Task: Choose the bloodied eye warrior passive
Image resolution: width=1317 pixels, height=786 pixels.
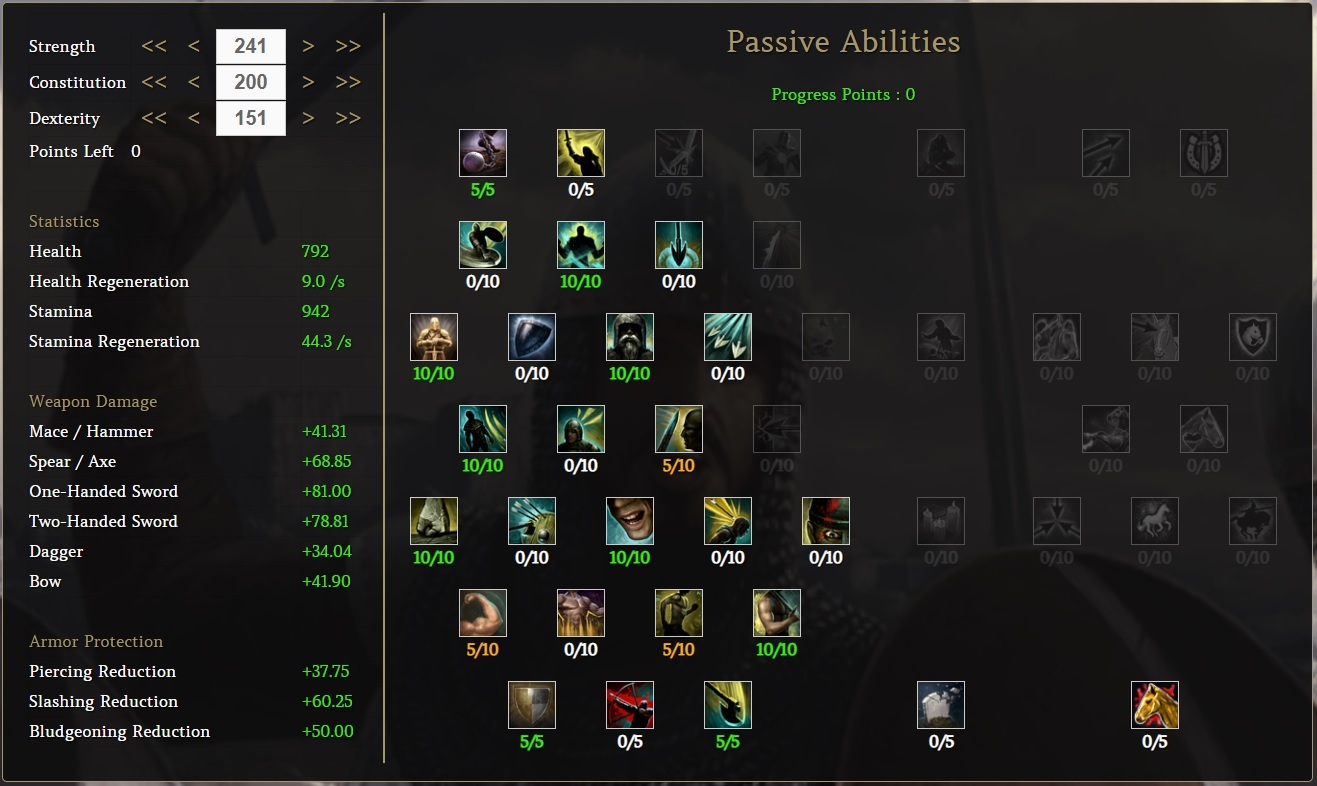Action: [826, 521]
